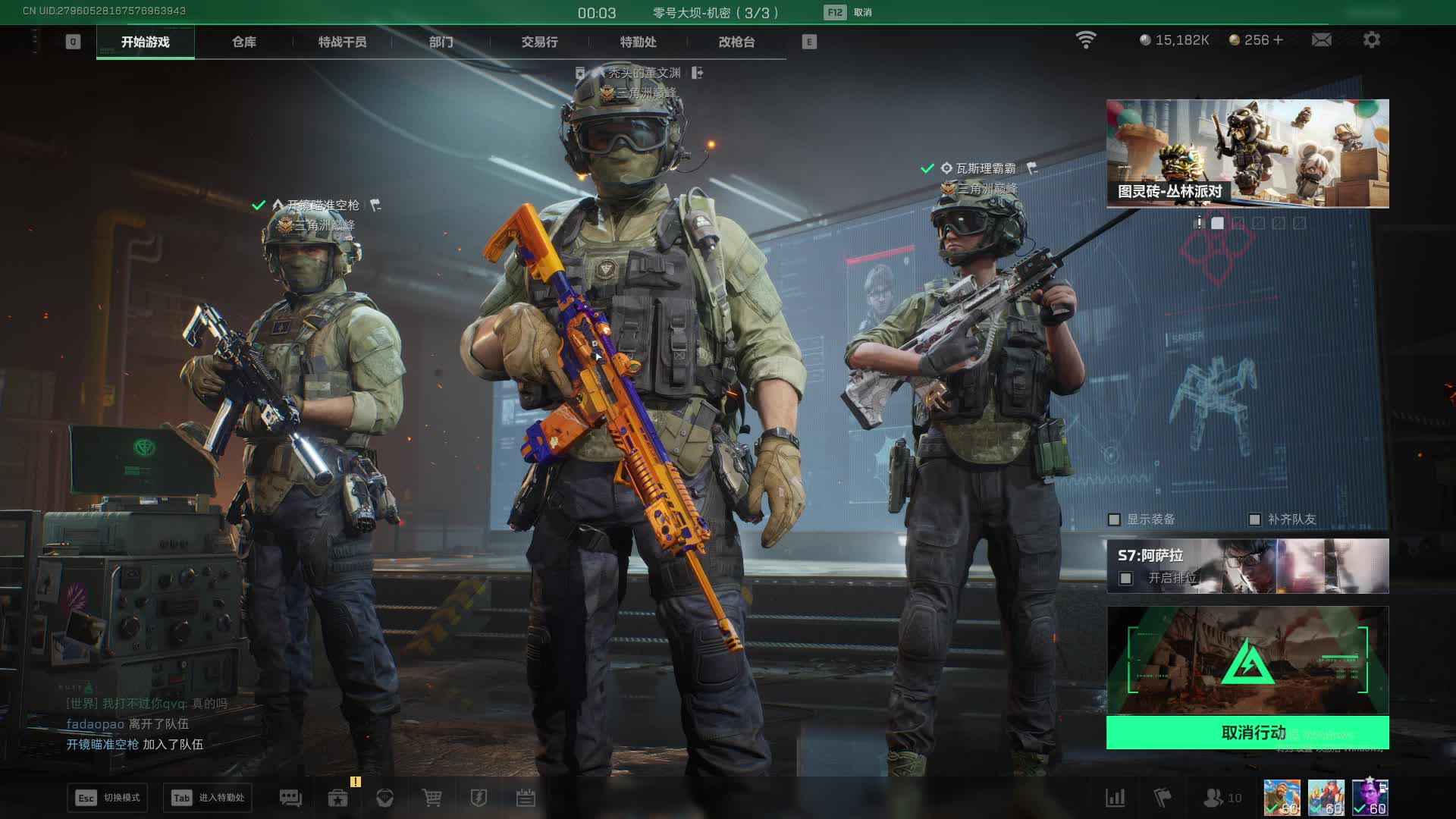Viewport: 1456px width, 819px height.
Task: Open the 特勤处 tab
Action: [638, 42]
